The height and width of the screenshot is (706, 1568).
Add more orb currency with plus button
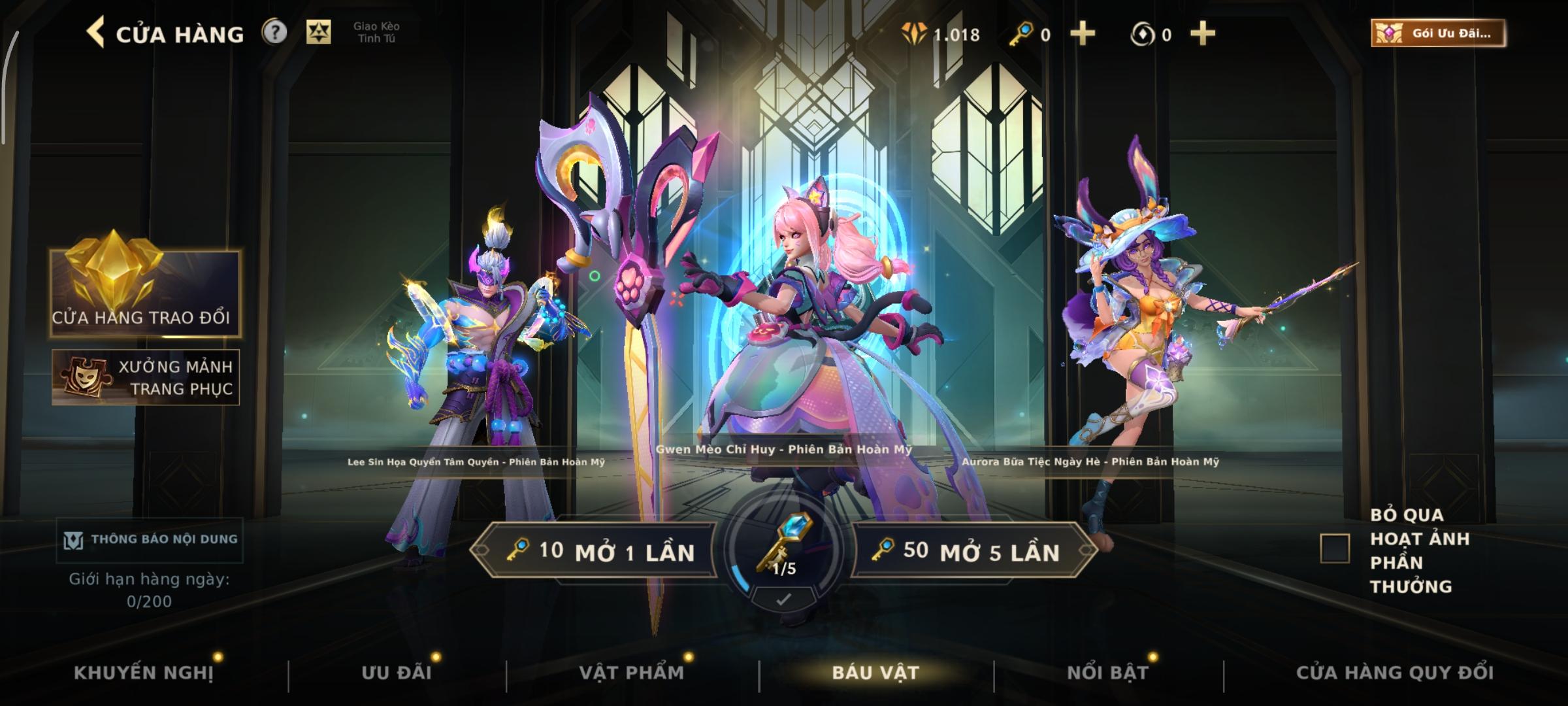coord(1203,34)
